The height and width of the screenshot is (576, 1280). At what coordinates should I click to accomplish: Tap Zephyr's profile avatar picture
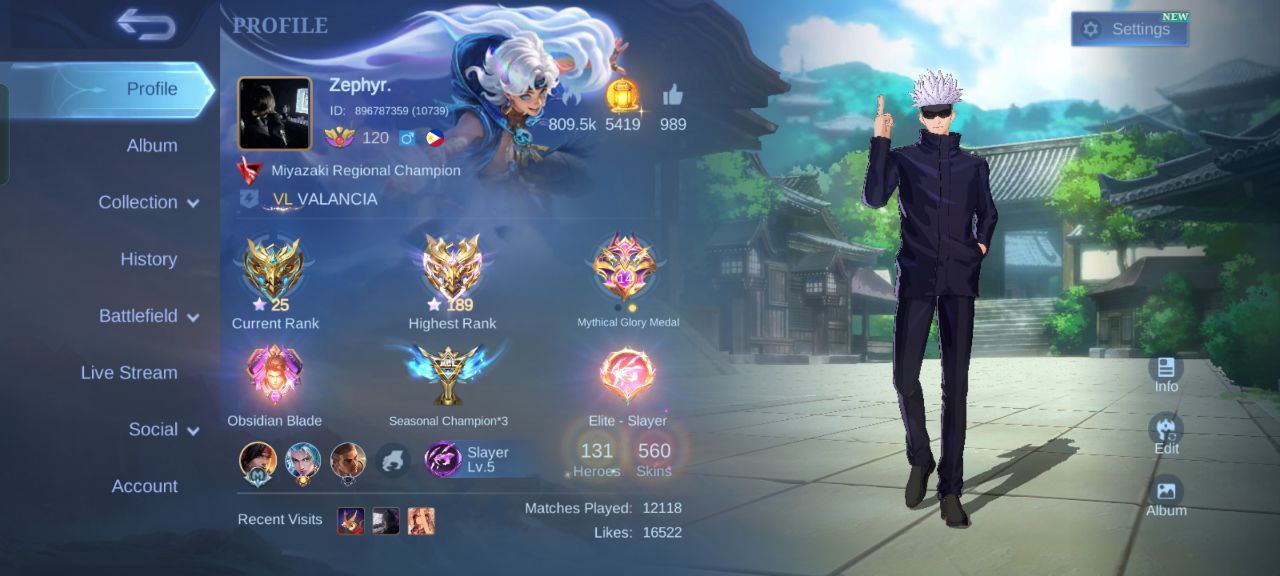[x=274, y=113]
